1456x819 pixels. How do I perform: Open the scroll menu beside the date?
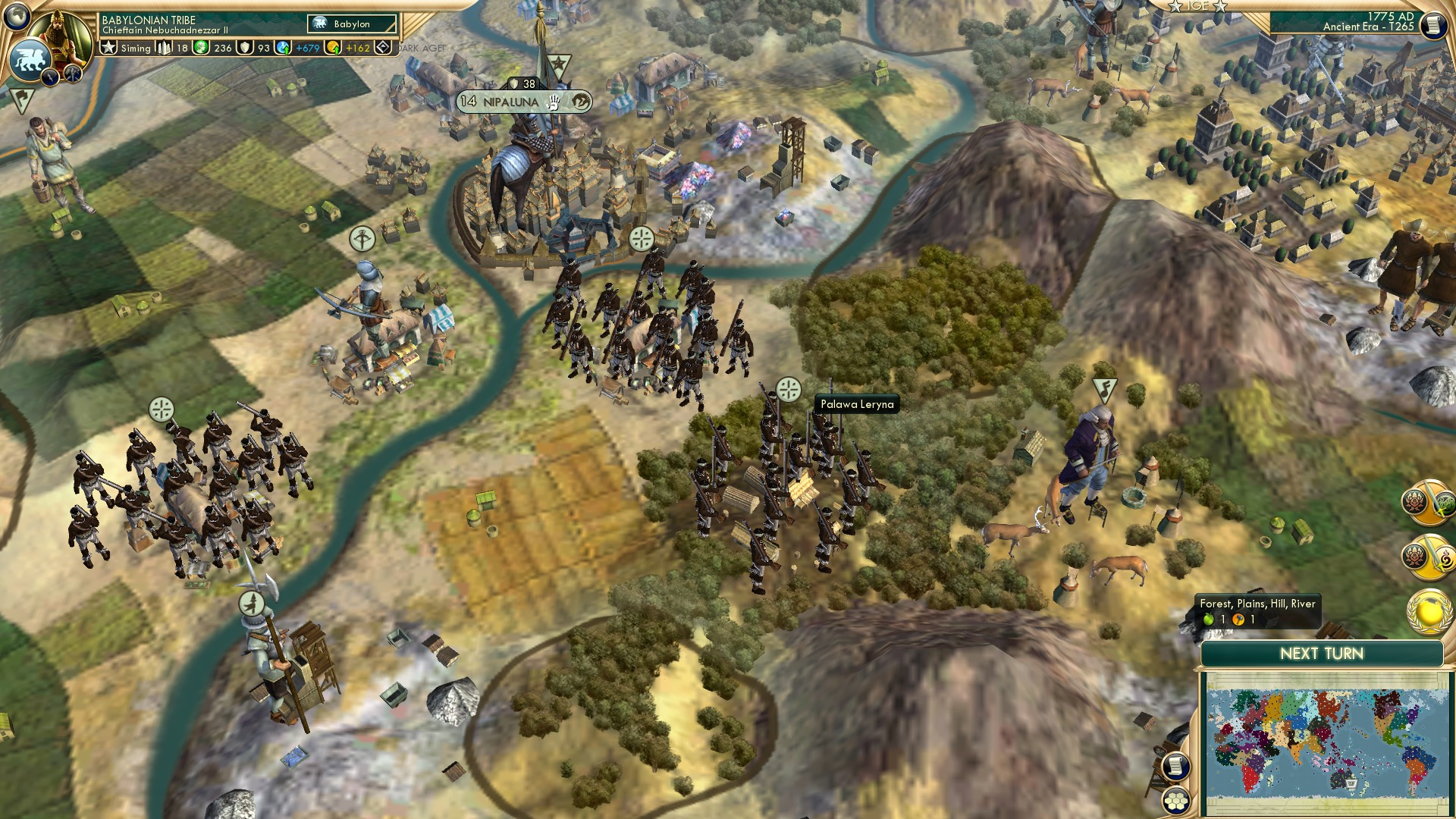pos(1432,24)
